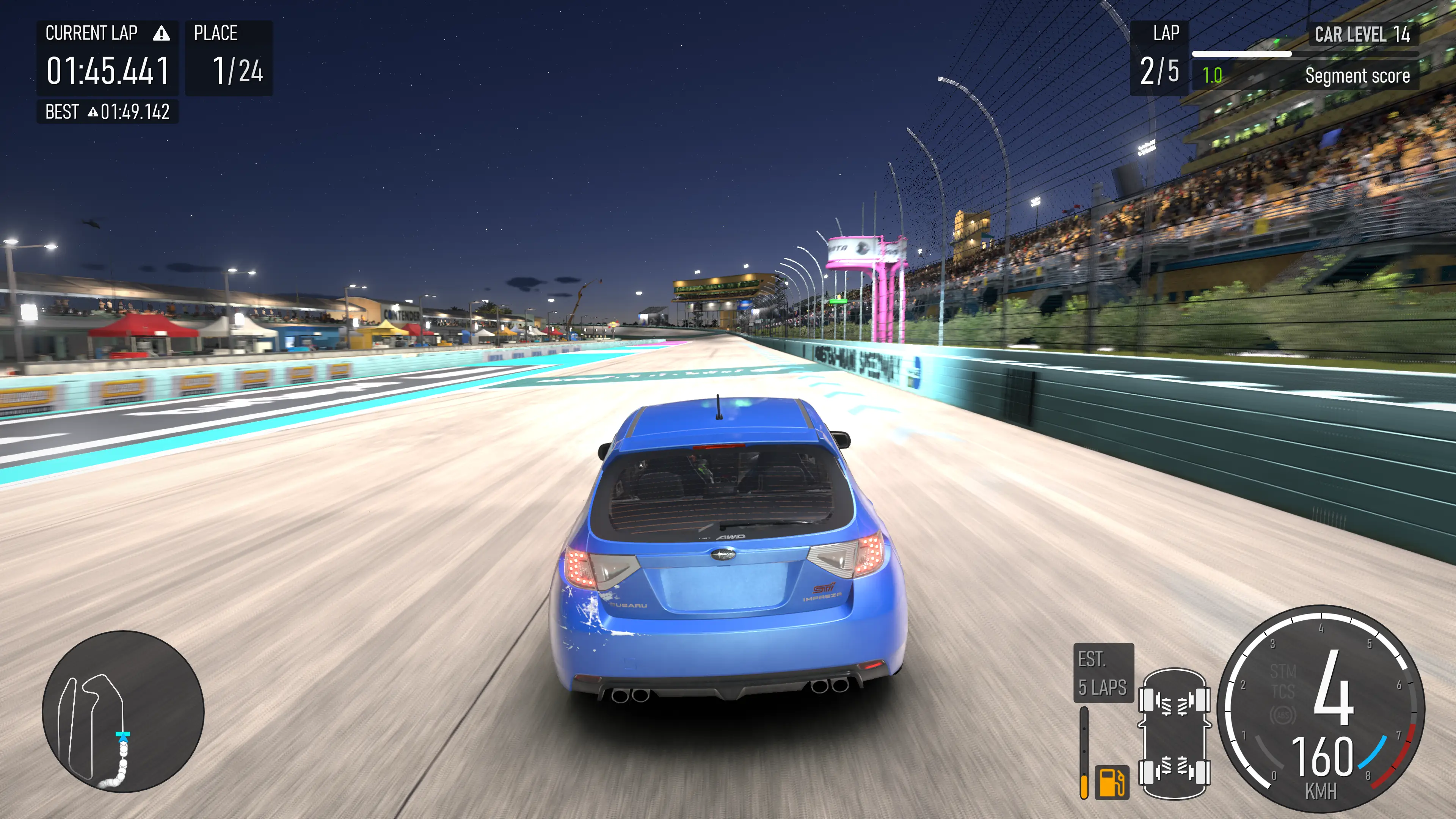Image resolution: width=1456 pixels, height=819 pixels.
Task: Click the current lap warning triangle
Action: 161,34
